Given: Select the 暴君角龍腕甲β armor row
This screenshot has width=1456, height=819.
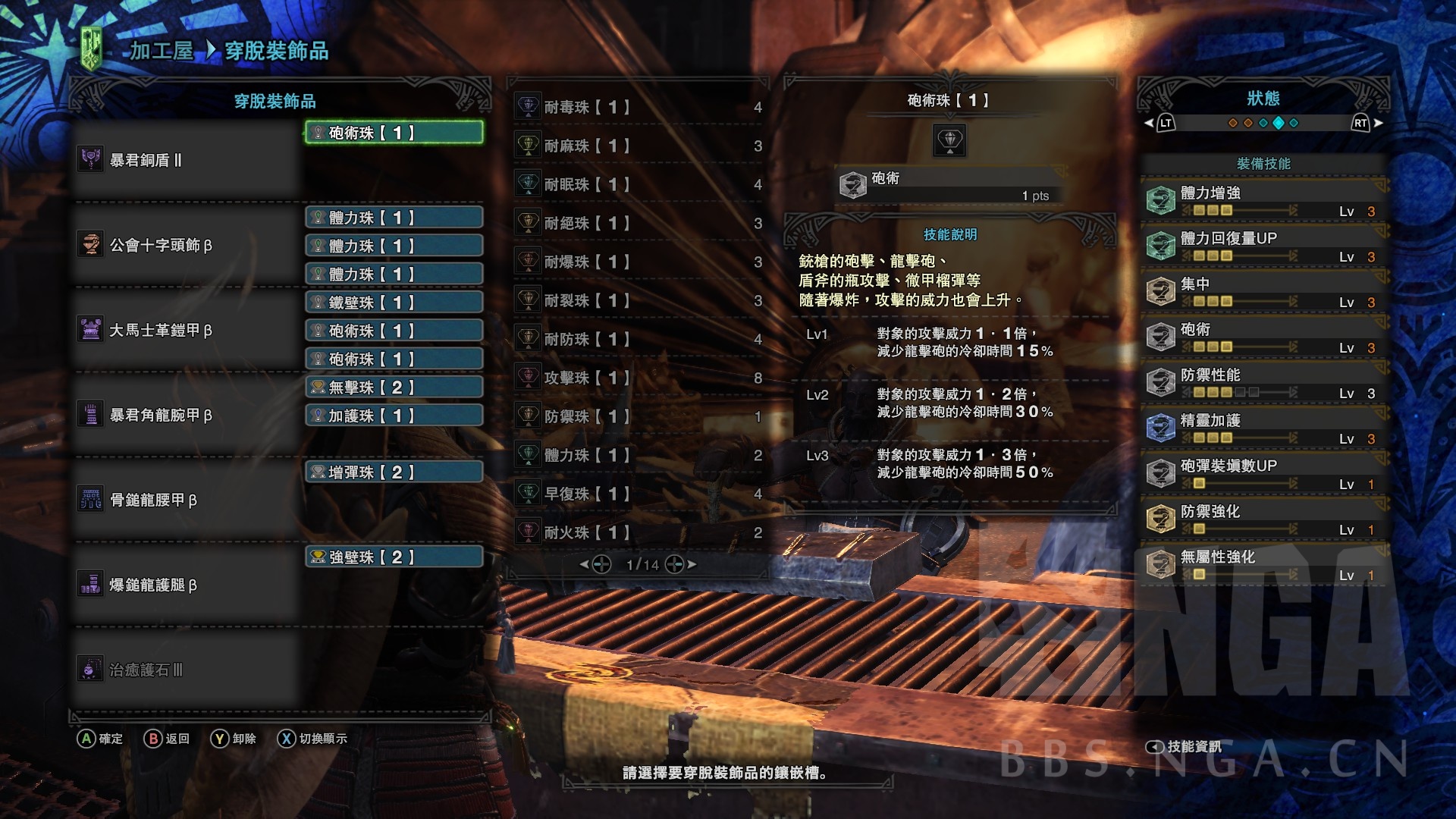Looking at the screenshot, I should click(x=186, y=415).
